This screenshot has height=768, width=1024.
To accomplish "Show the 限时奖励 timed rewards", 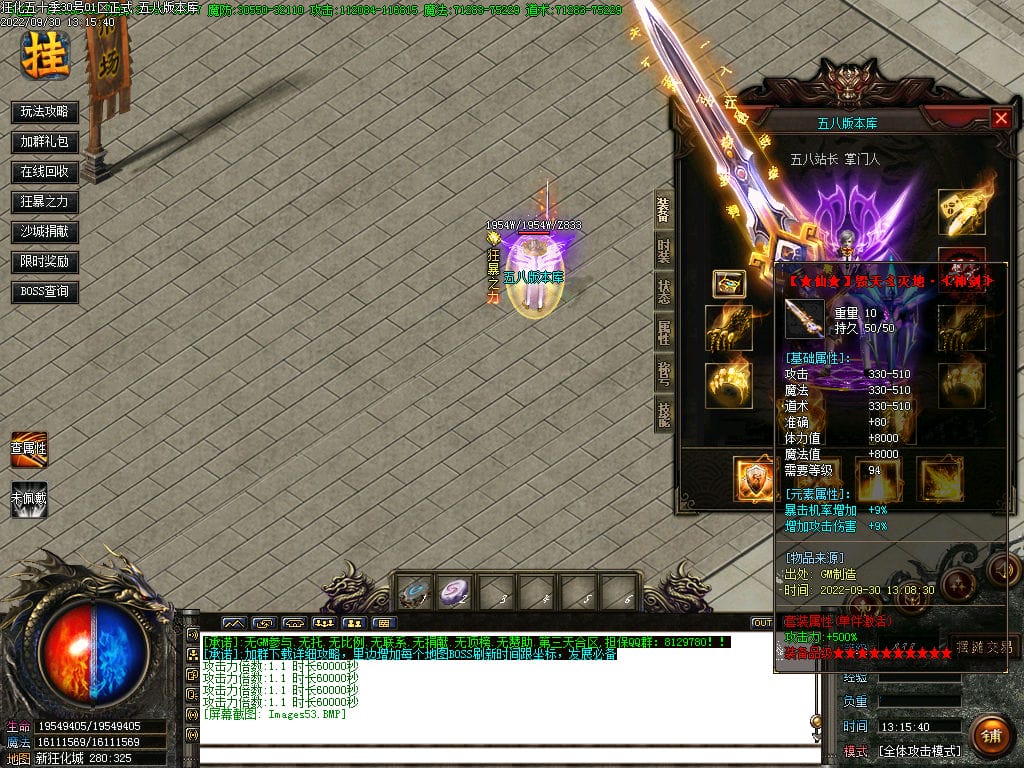I will (x=45, y=262).
